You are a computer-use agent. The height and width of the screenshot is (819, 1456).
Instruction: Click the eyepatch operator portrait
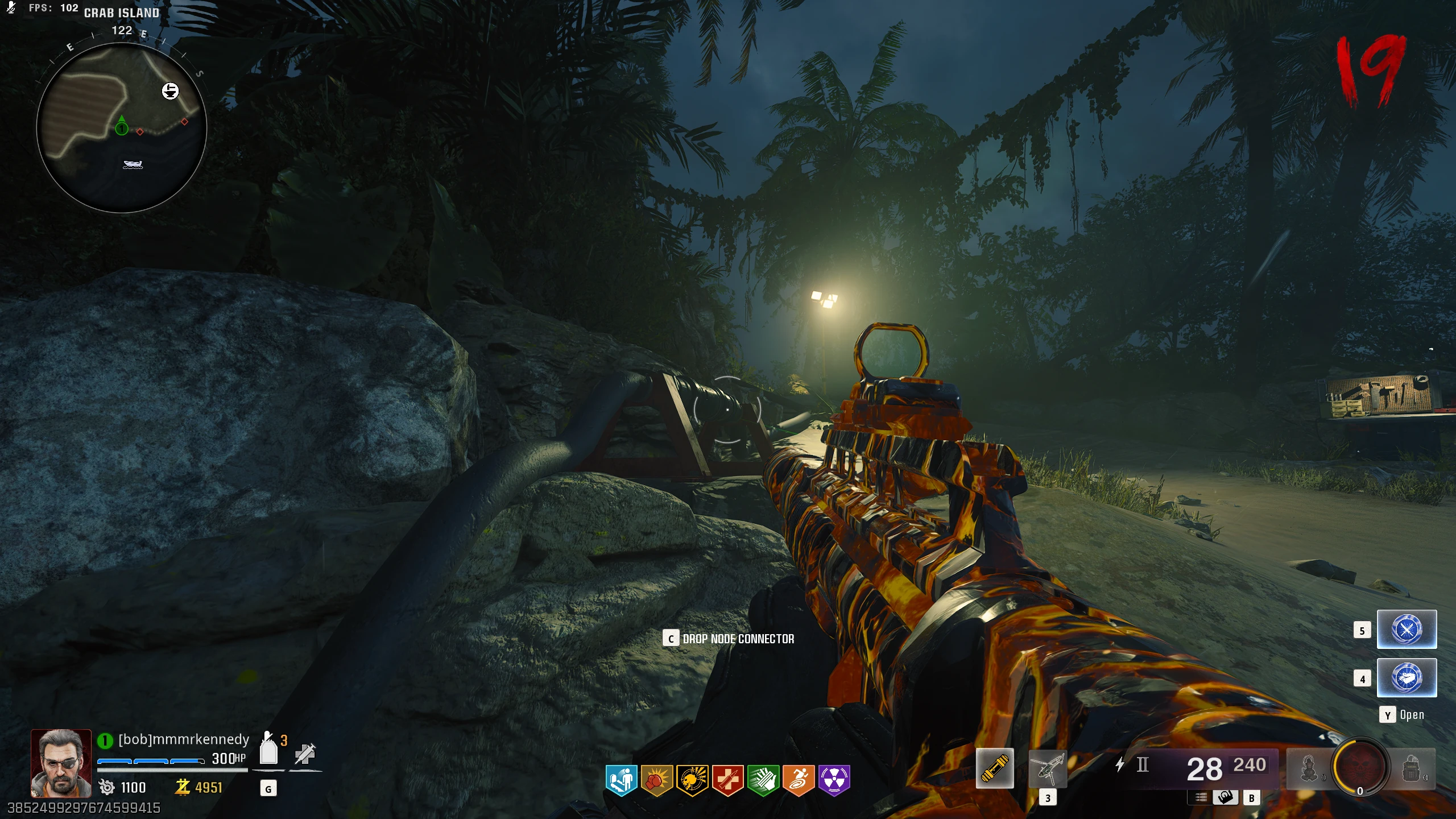point(61,763)
